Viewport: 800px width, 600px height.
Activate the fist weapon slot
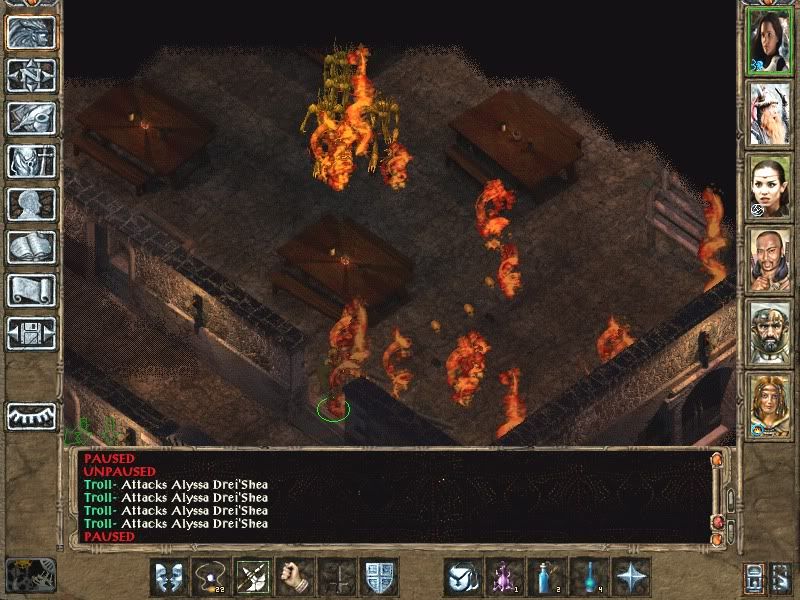tap(295, 578)
